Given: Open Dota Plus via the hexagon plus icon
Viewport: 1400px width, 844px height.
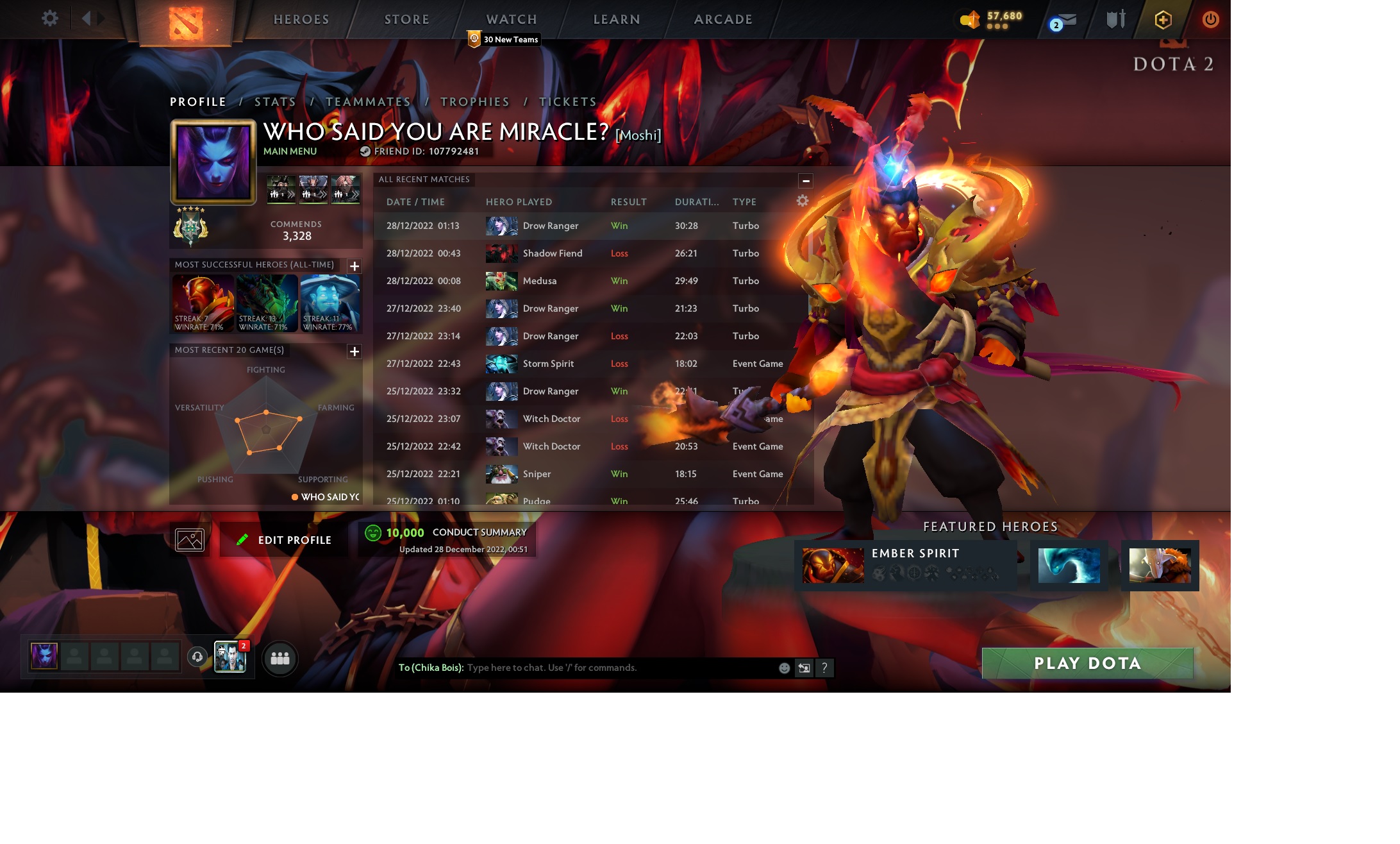Looking at the screenshot, I should [x=1162, y=19].
